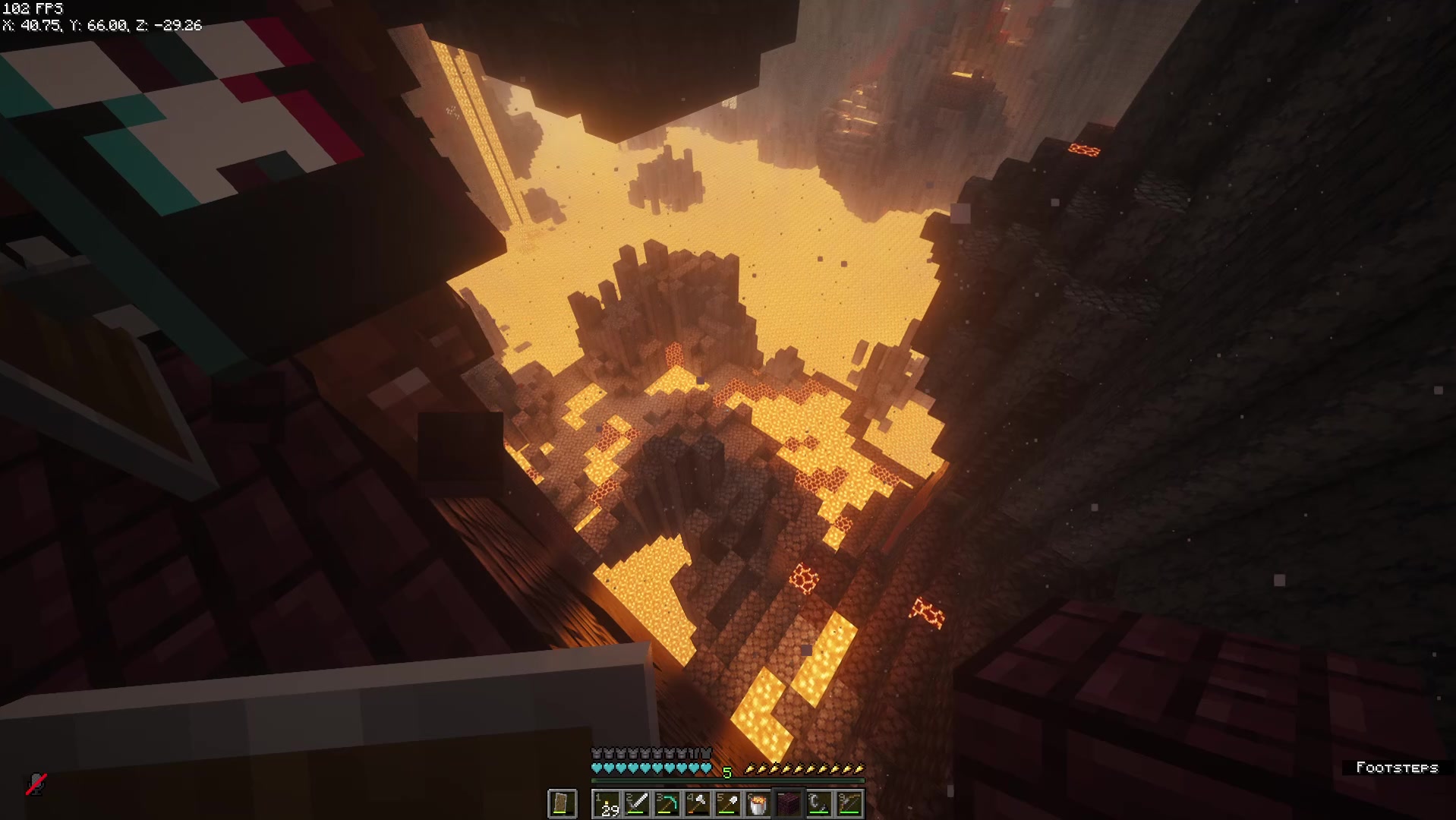Click a chestplate icon on the armor bar
1456x820 pixels.
click(645, 752)
